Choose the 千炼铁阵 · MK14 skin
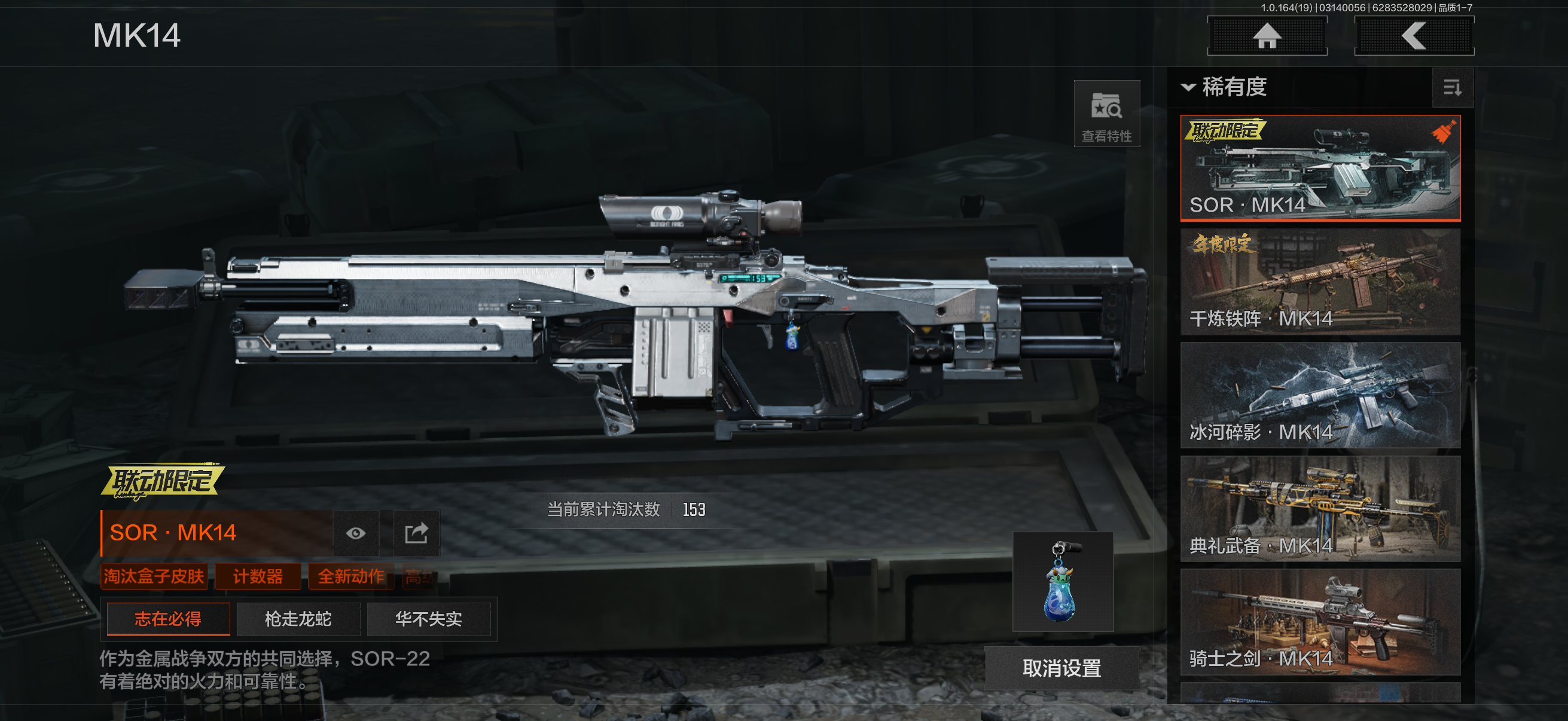 (x=1320, y=281)
